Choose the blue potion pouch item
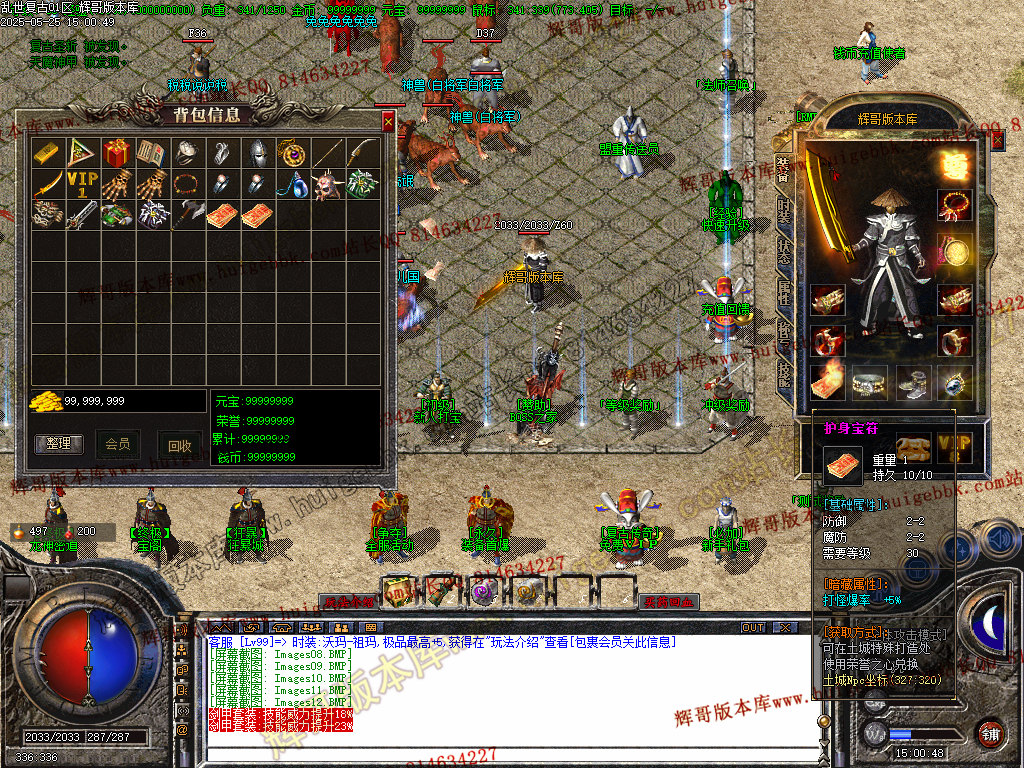This screenshot has width=1024, height=768. (x=291, y=185)
